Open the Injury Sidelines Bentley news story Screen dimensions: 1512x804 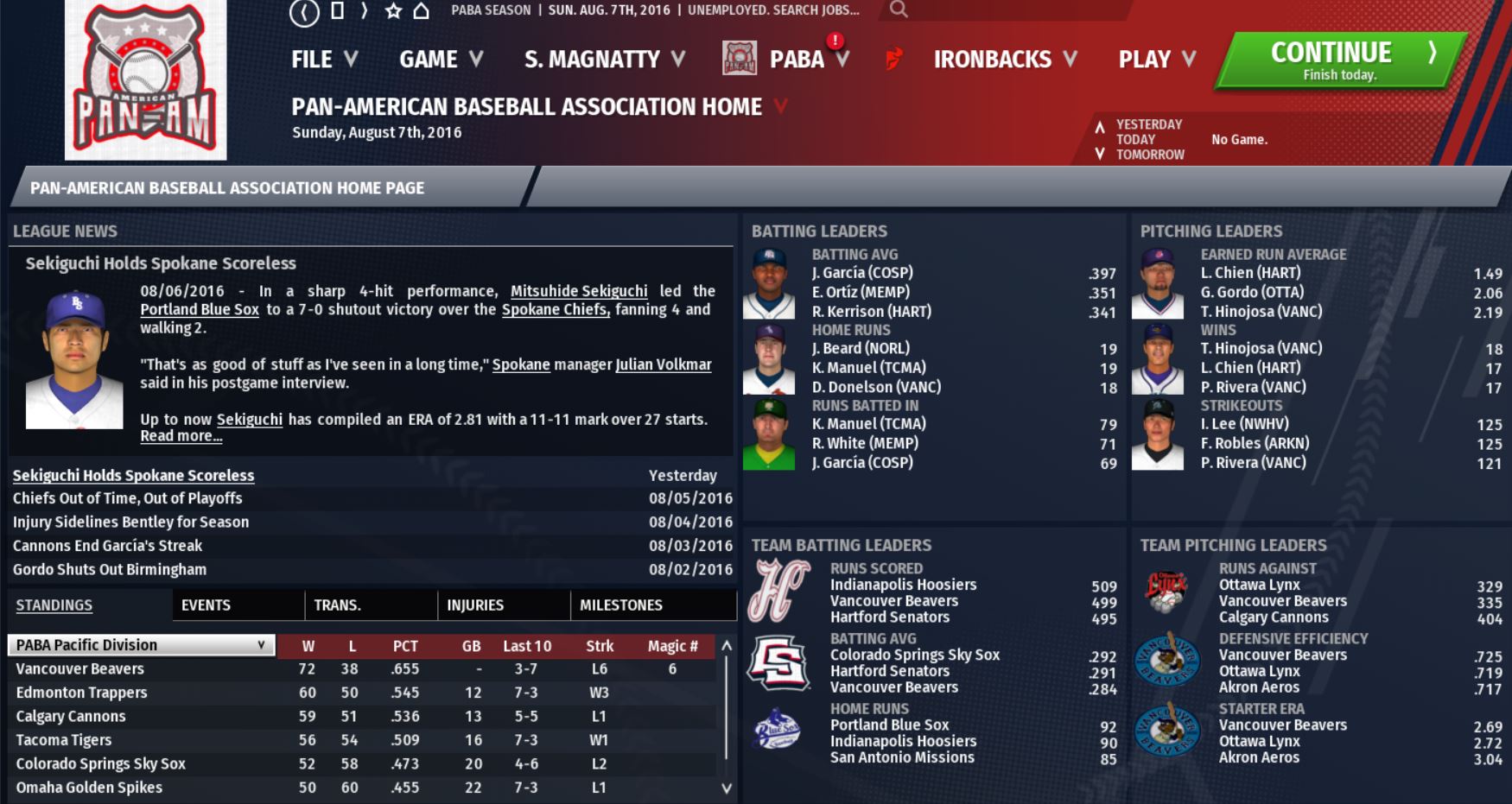130,522
